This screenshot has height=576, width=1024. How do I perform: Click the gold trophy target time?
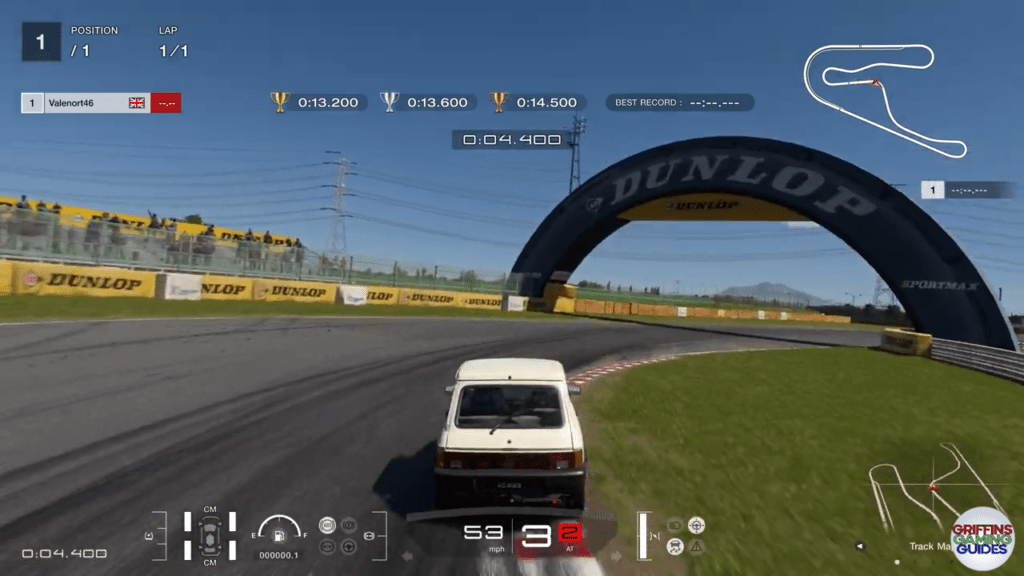[x=316, y=102]
